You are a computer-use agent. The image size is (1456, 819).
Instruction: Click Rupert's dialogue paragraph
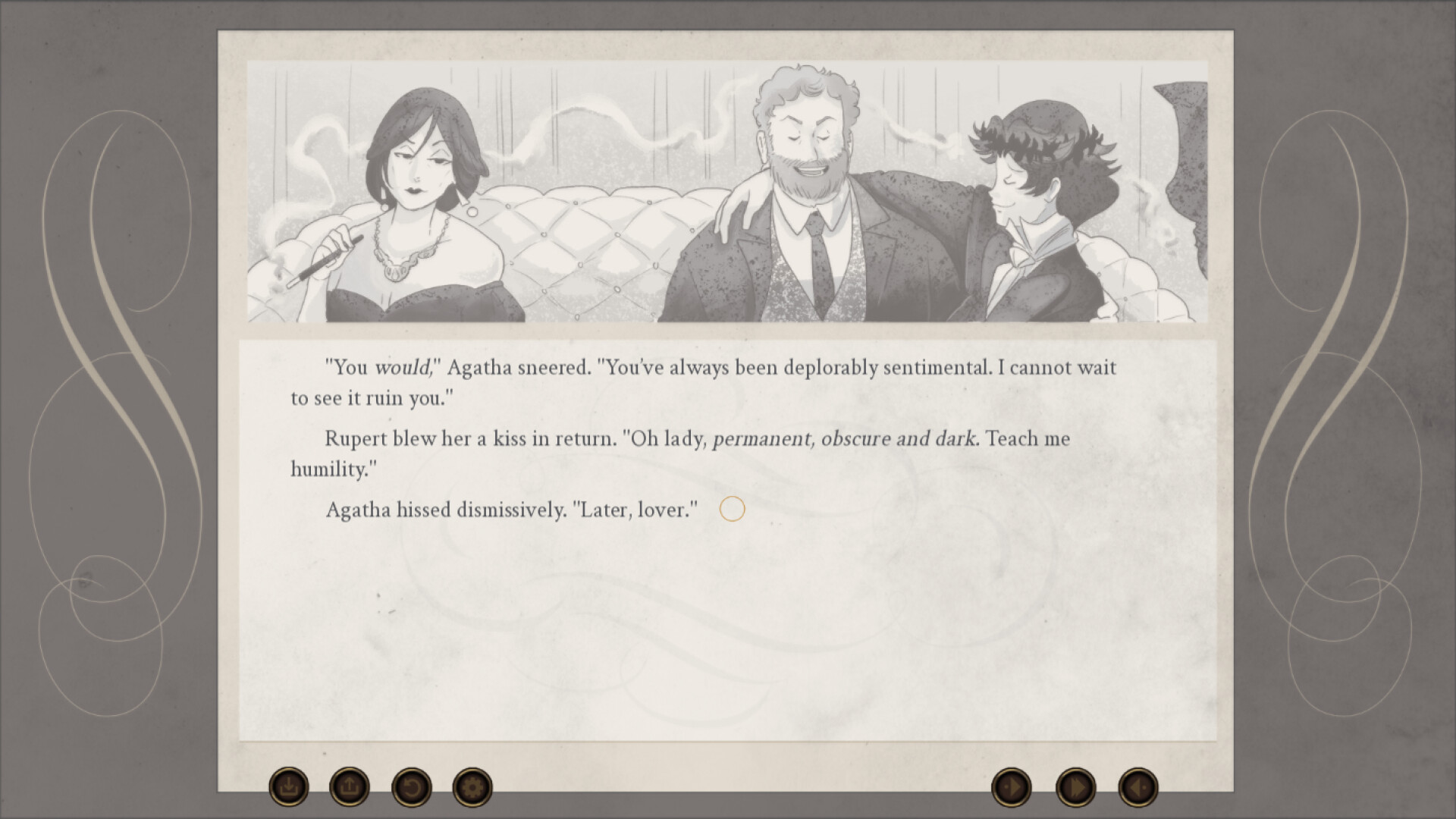point(682,453)
